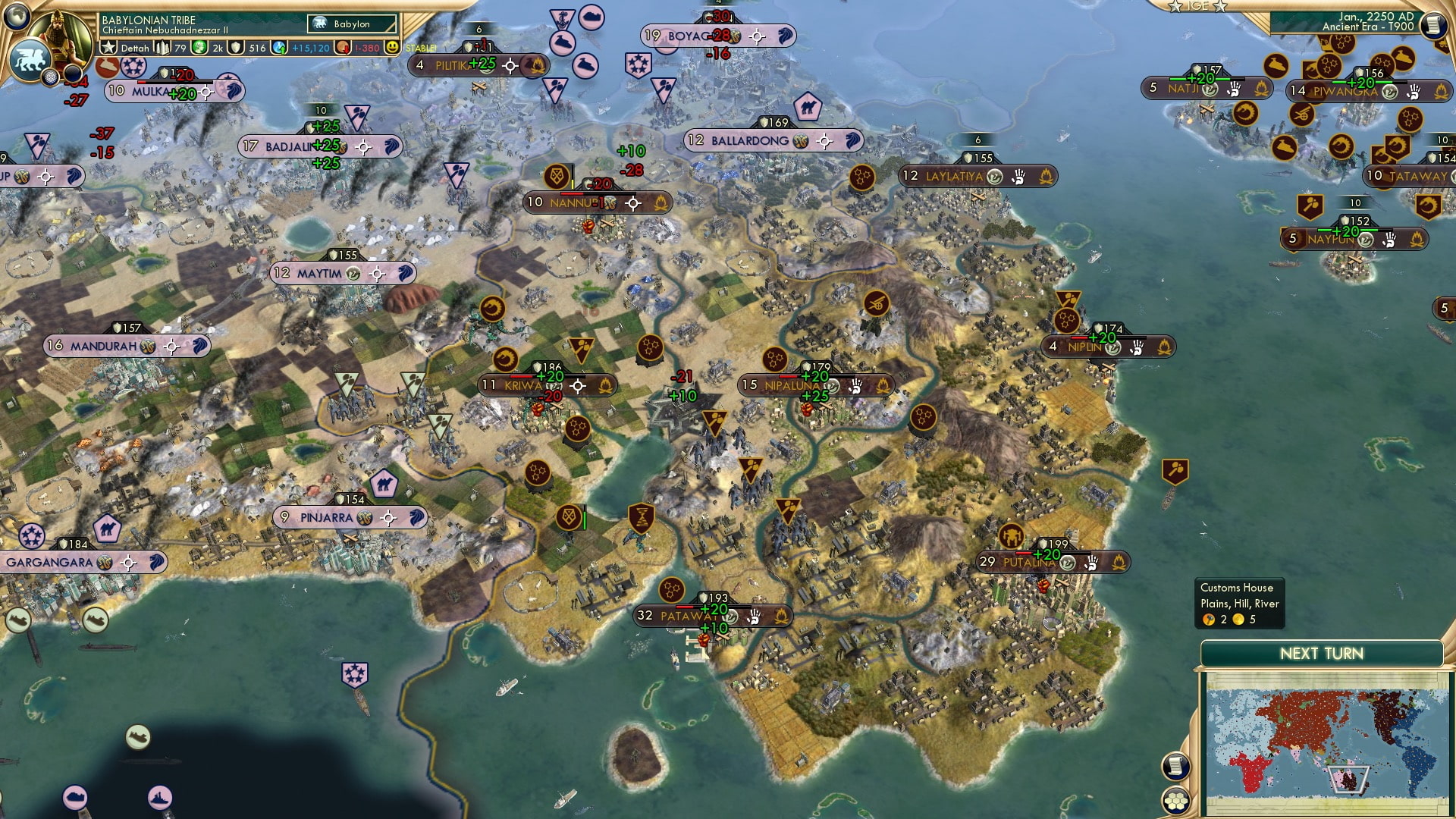Click the gold income treasury icon
Viewport: 1456px width, 819px height.
344,48
